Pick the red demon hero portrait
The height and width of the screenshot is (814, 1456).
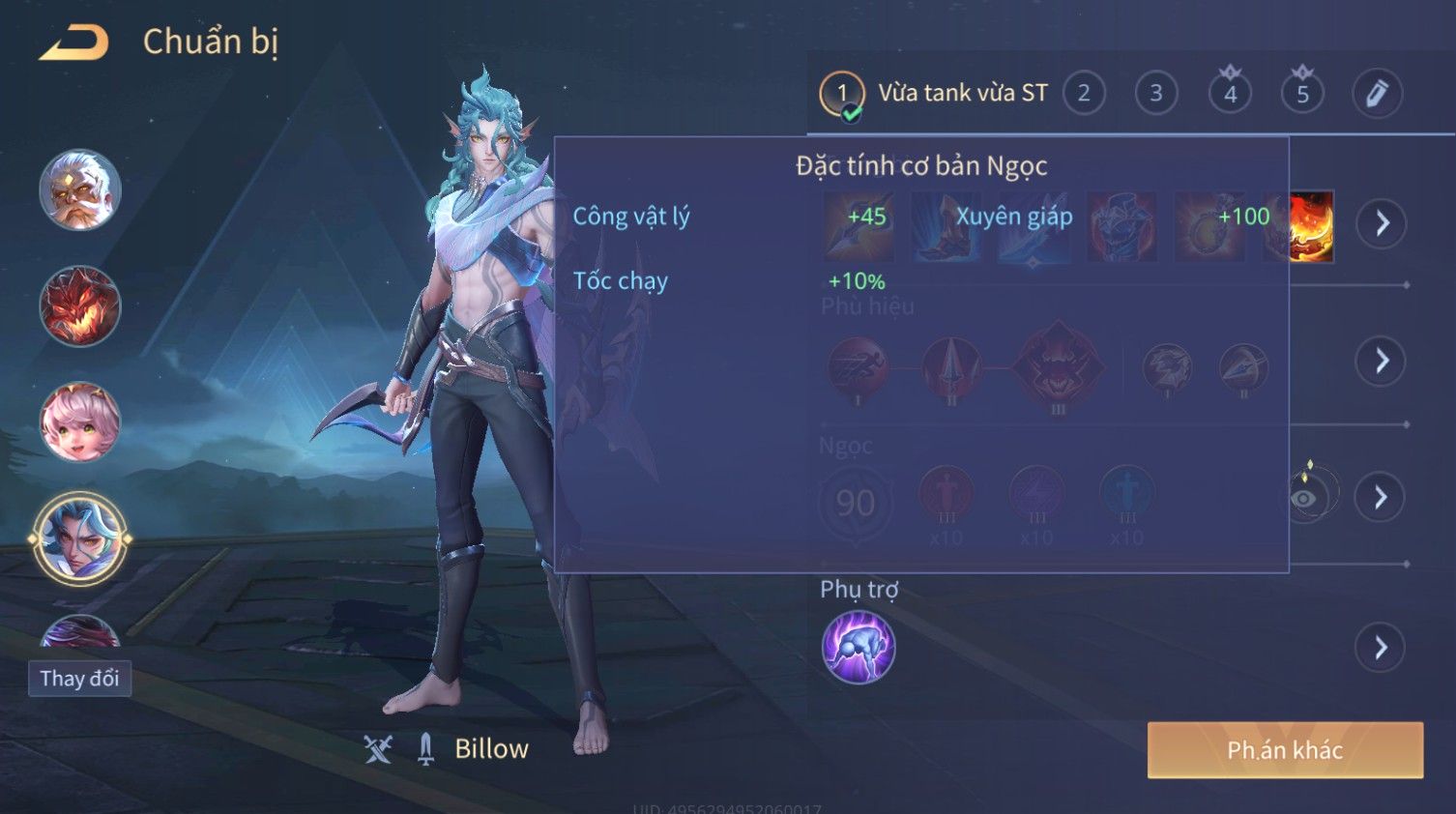pyautogui.click(x=80, y=306)
